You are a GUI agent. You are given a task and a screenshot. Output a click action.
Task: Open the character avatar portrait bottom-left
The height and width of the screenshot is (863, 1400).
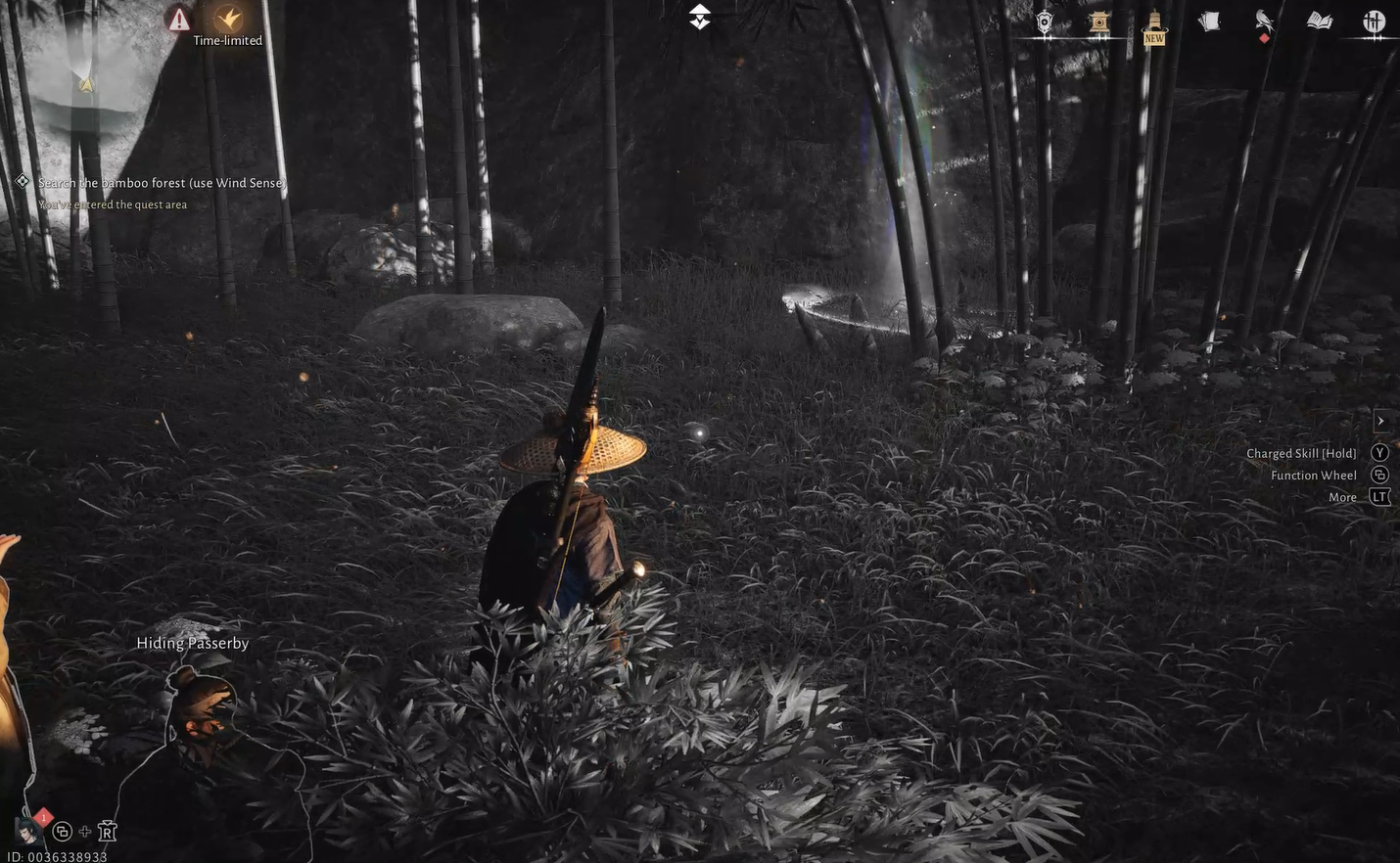[x=26, y=831]
